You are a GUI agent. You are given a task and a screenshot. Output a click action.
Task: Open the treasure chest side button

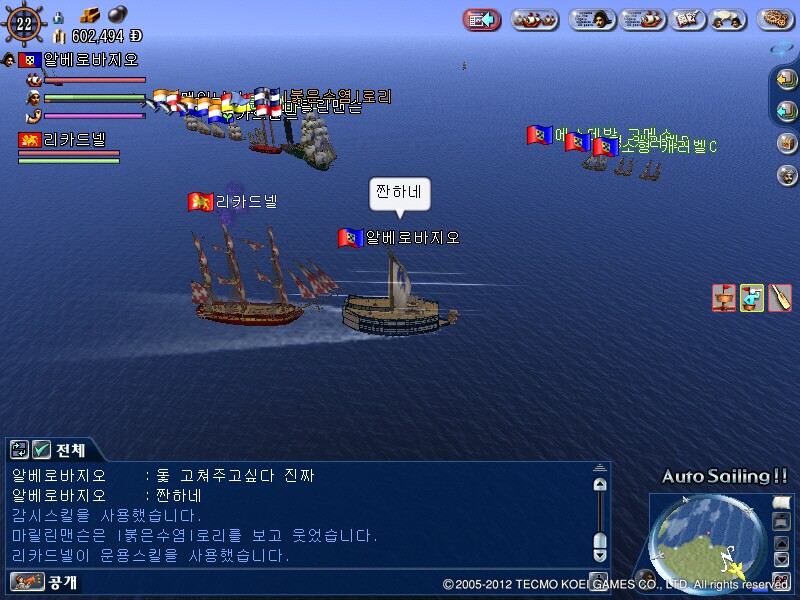[787, 143]
